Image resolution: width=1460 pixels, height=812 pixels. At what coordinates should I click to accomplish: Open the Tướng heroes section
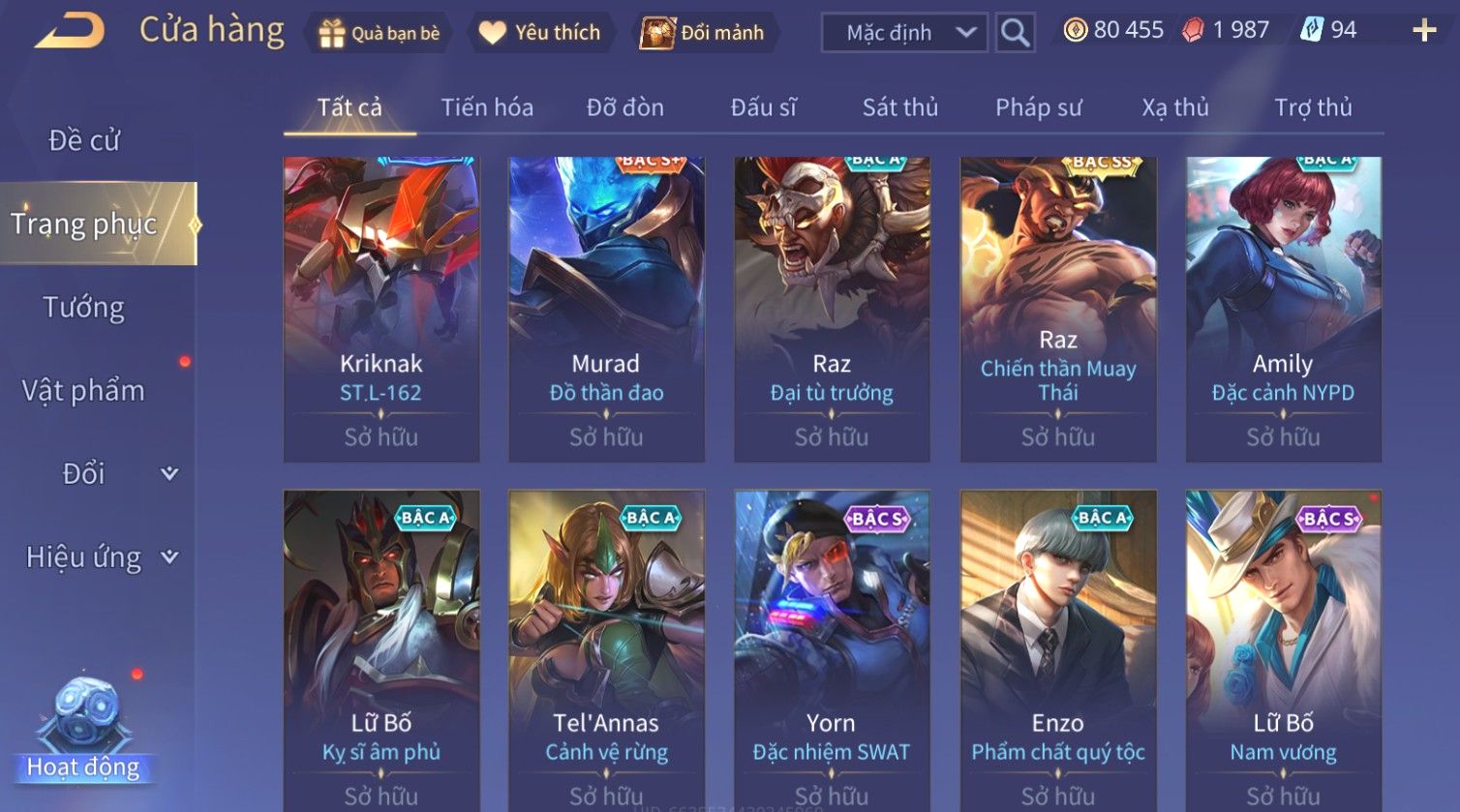point(84,308)
